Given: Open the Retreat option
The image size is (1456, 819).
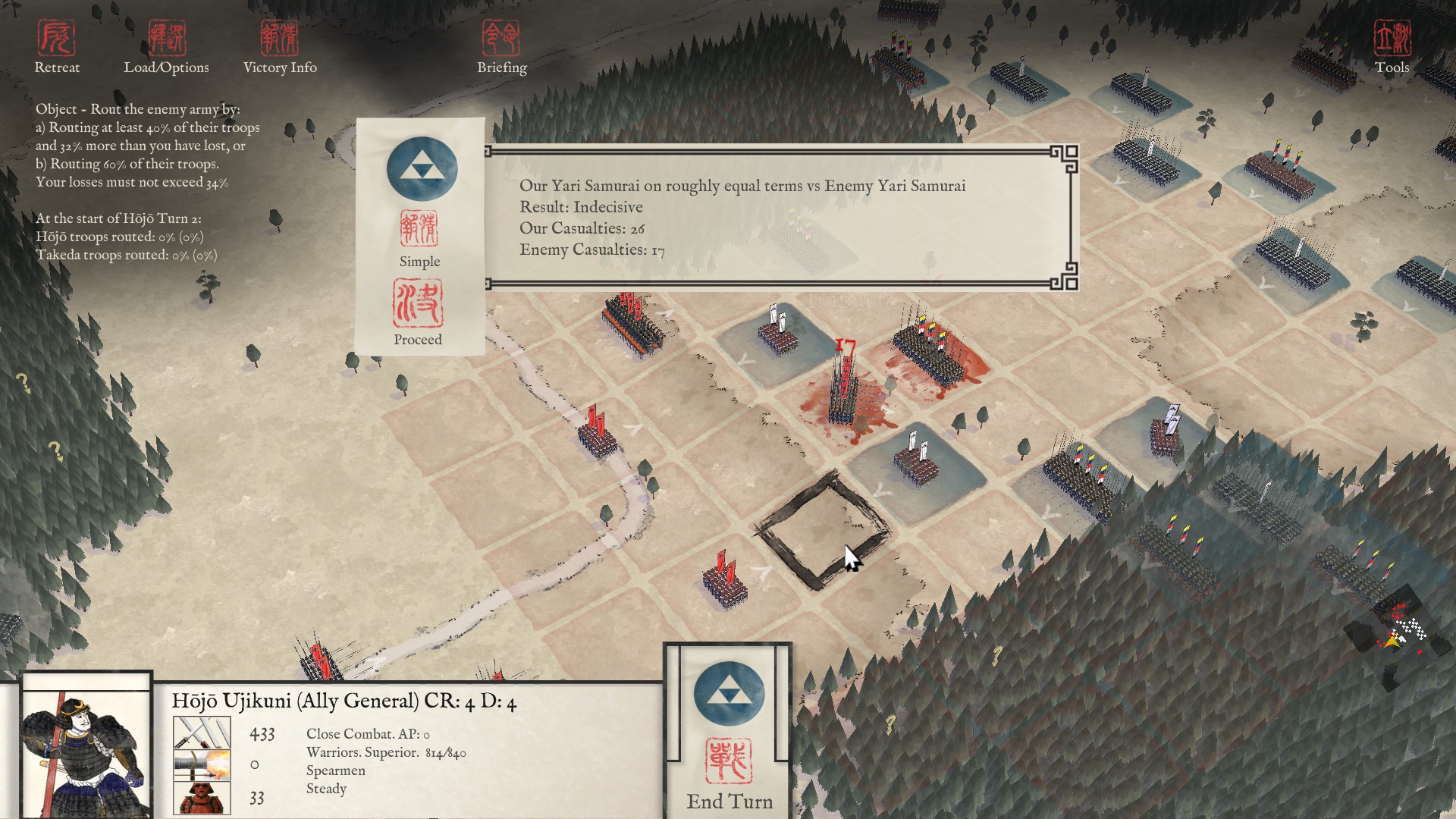Looking at the screenshot, I should coord(57,47).
